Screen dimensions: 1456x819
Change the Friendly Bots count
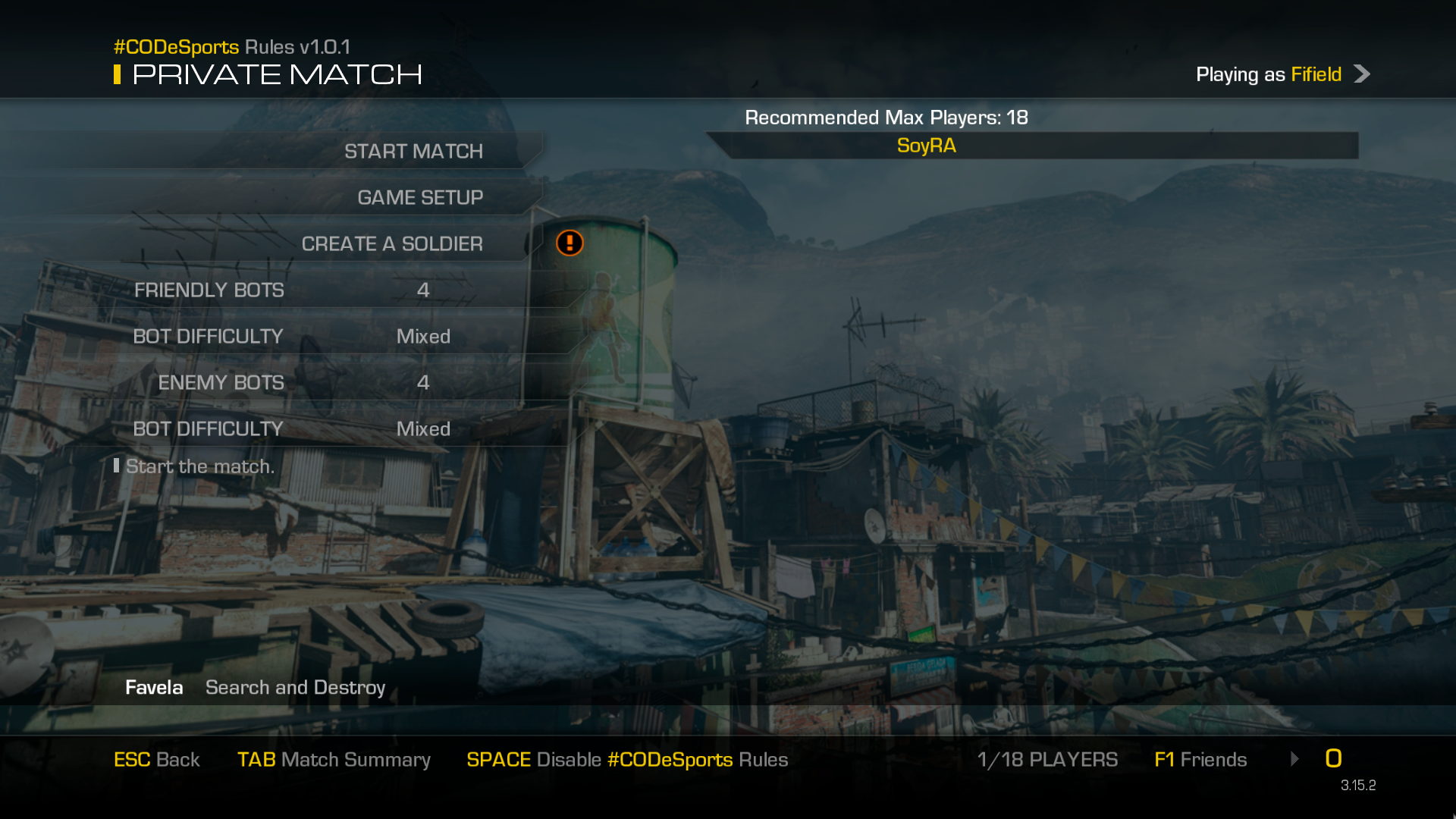[422, 290]
